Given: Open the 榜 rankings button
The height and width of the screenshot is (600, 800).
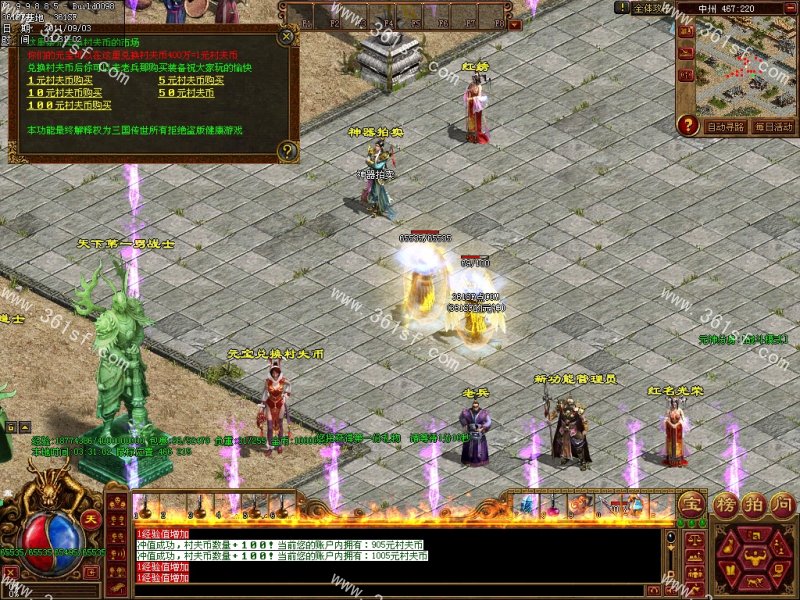Looking at the screenshot, I should tap(725, 502).
